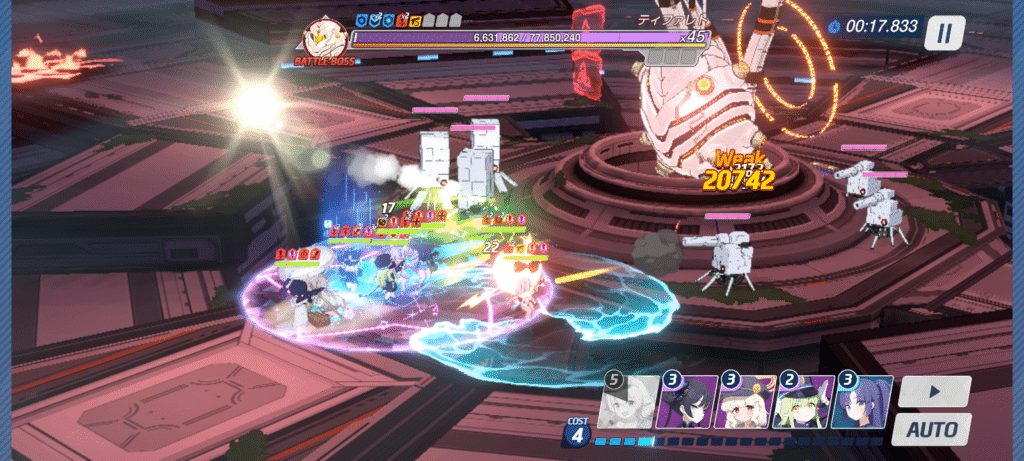This screenshot has width=1024, height=461.
Task: Use the purple-haired girl's skill card
Action: [x=861, y=402]
